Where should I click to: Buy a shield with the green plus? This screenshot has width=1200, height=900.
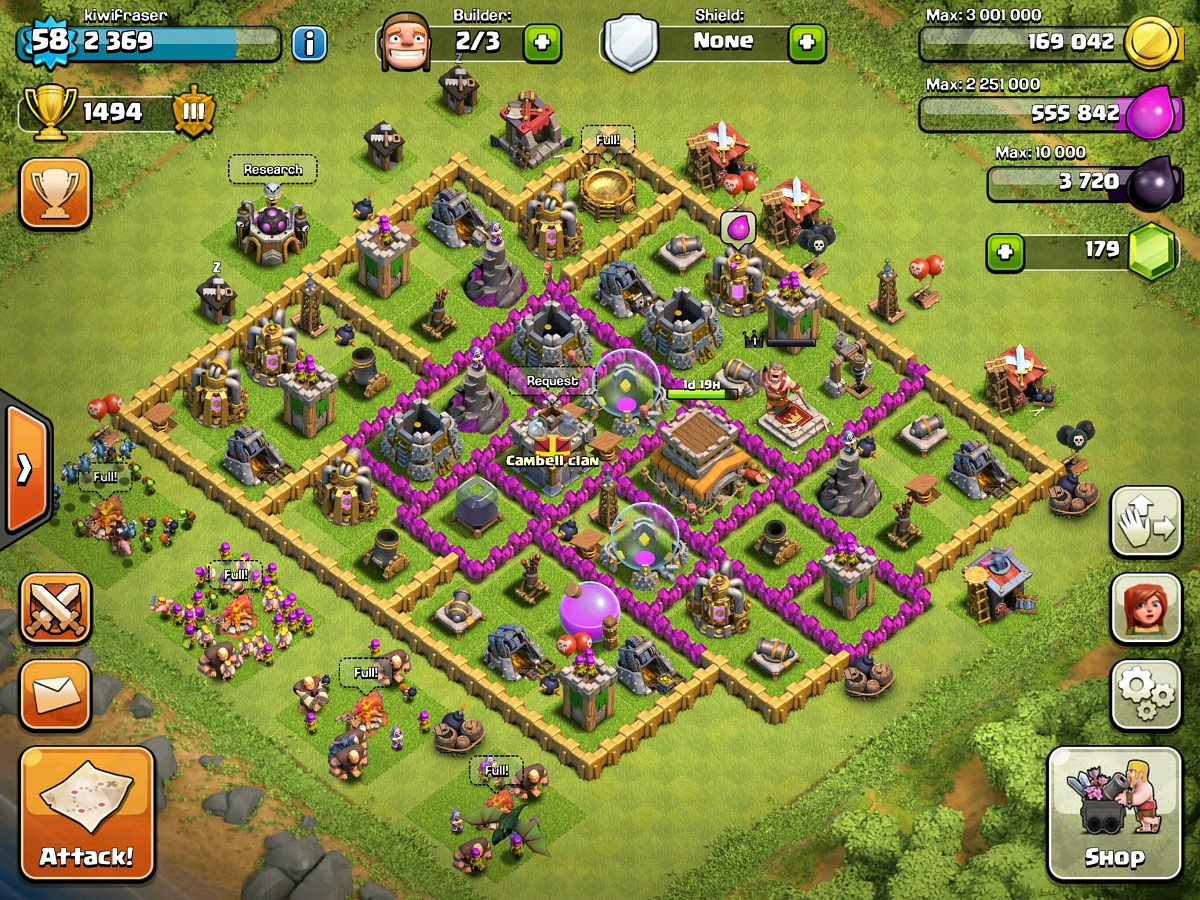[807, 43]
